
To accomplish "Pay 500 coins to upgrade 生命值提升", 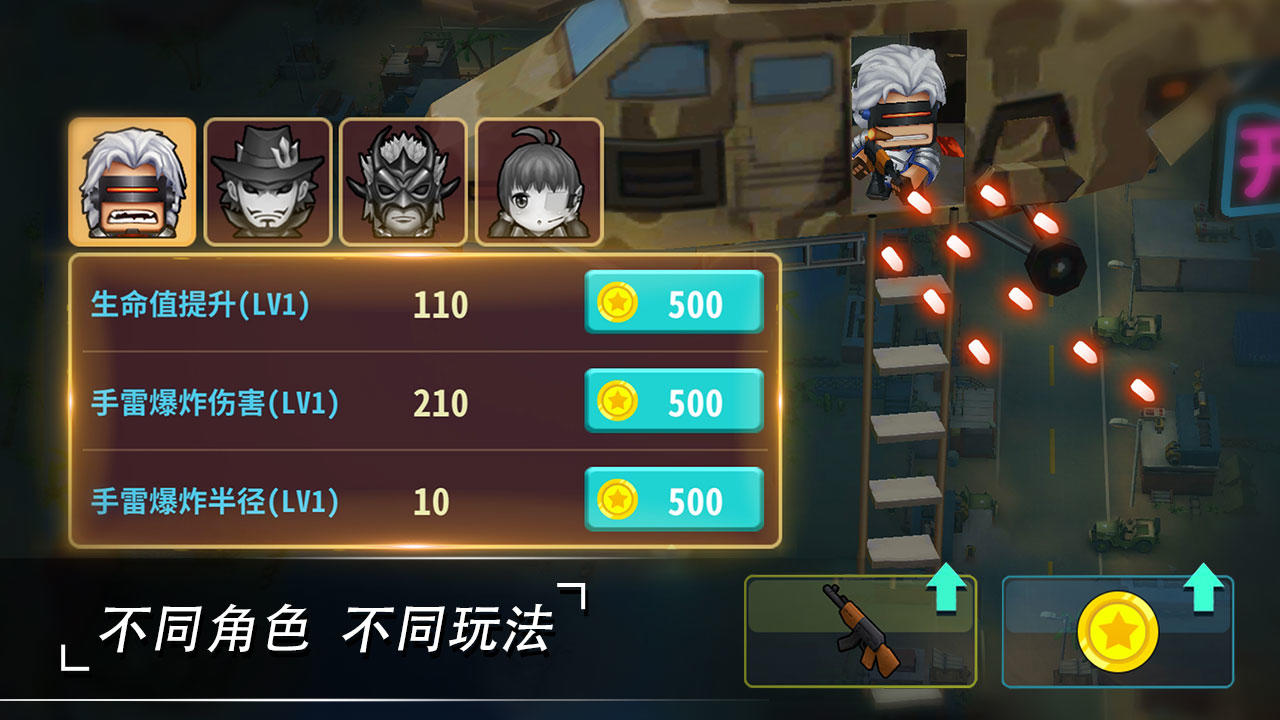I will point(672,301).
